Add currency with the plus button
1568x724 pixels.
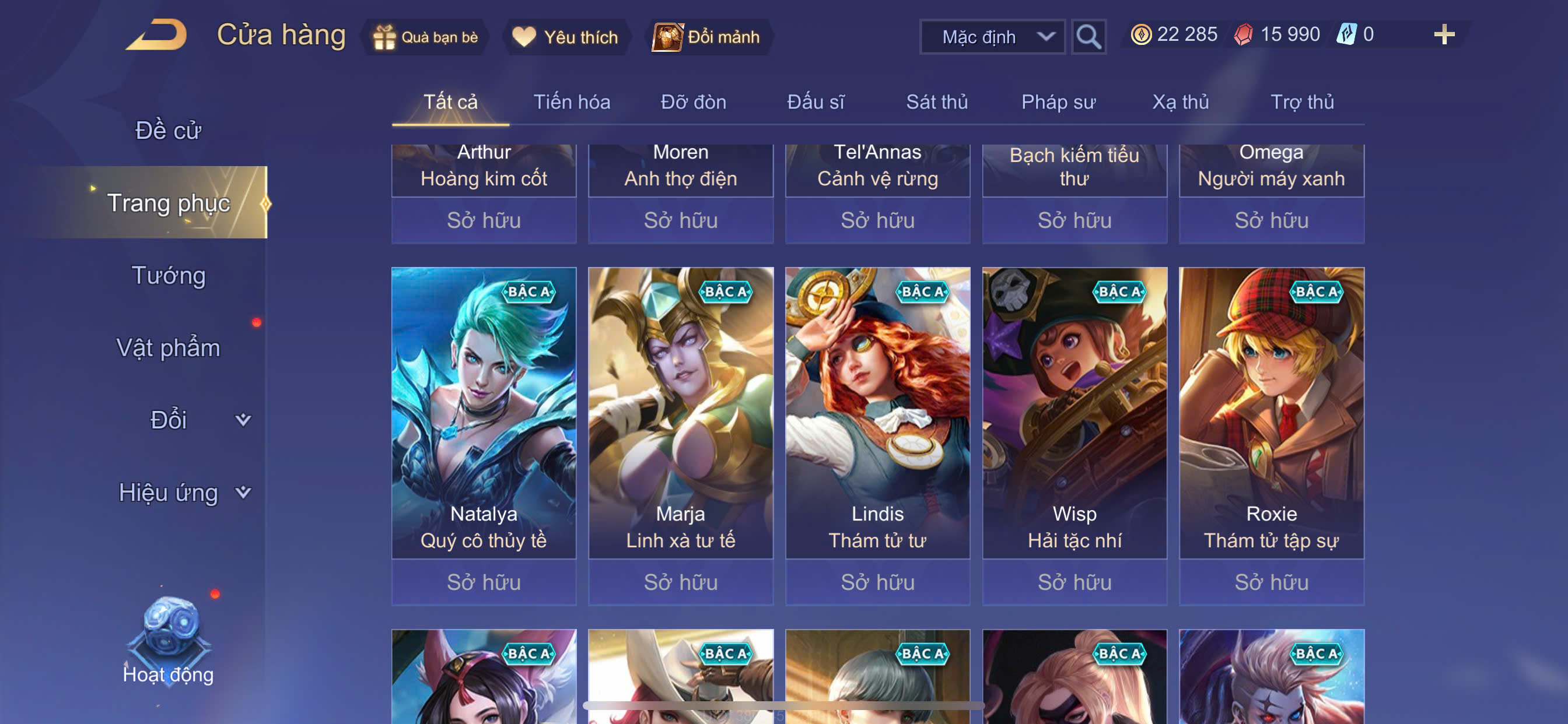point(1443,34)
